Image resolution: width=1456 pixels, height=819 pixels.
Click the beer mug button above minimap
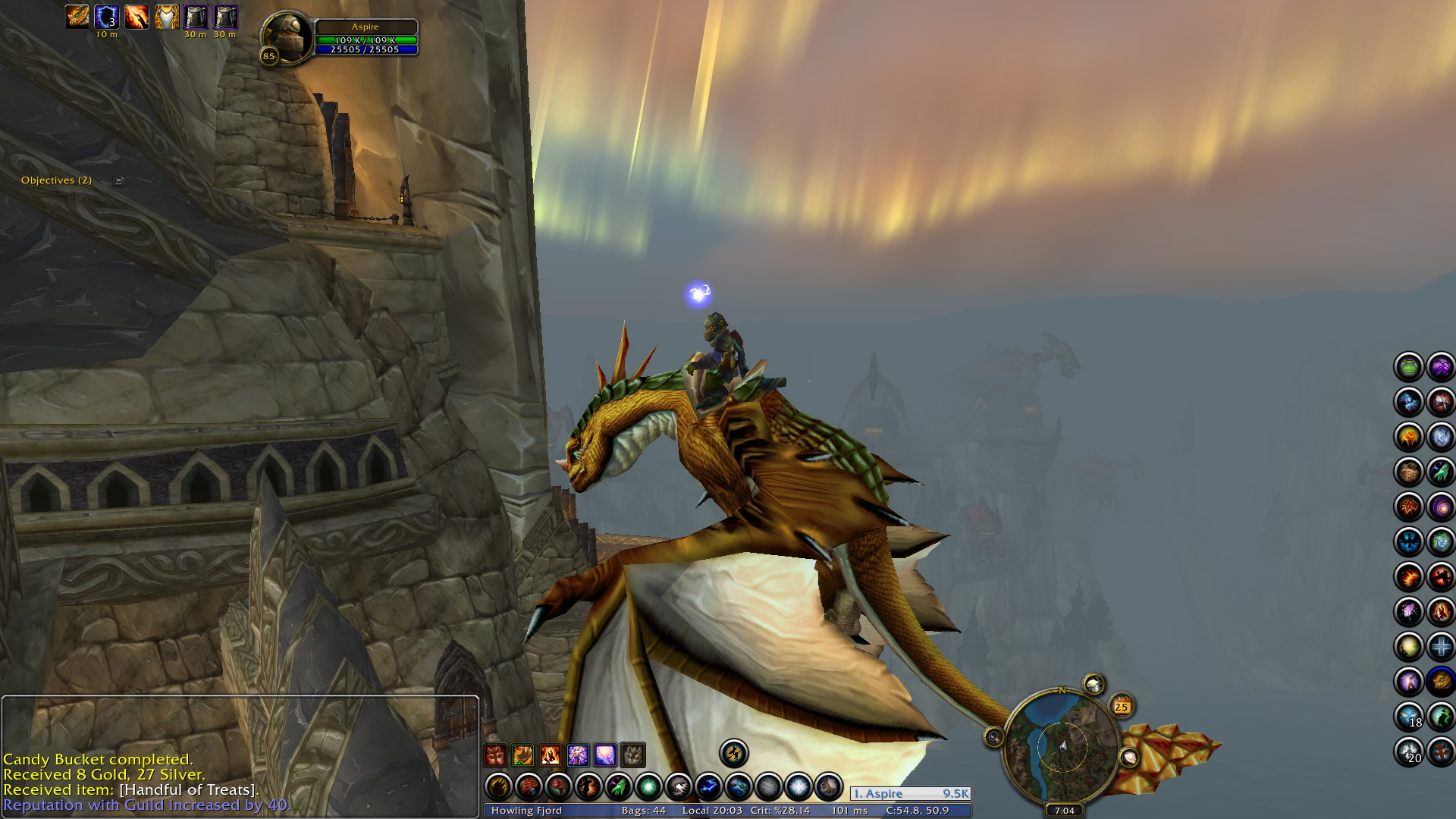1094,685
